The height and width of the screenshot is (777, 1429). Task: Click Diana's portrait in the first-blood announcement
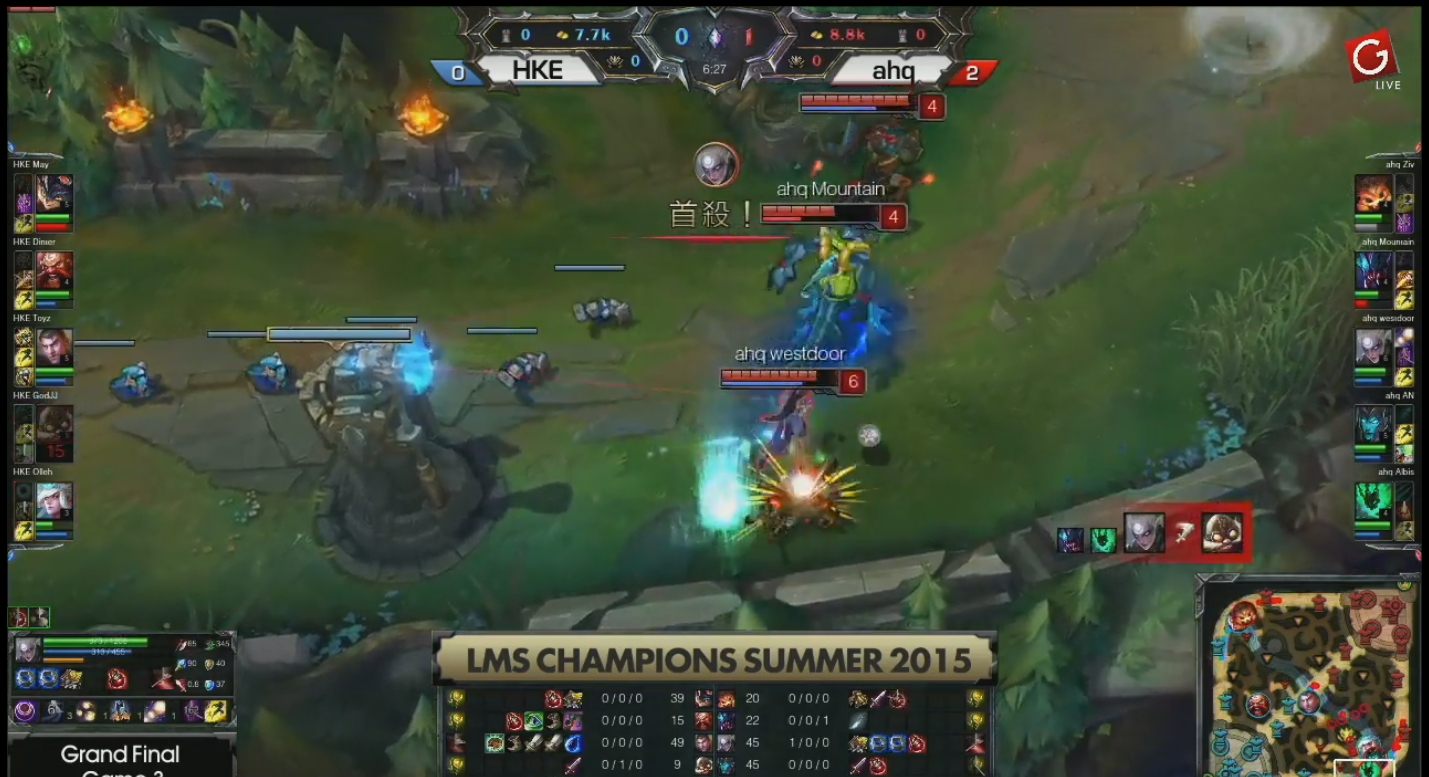(x=717, y=166)
